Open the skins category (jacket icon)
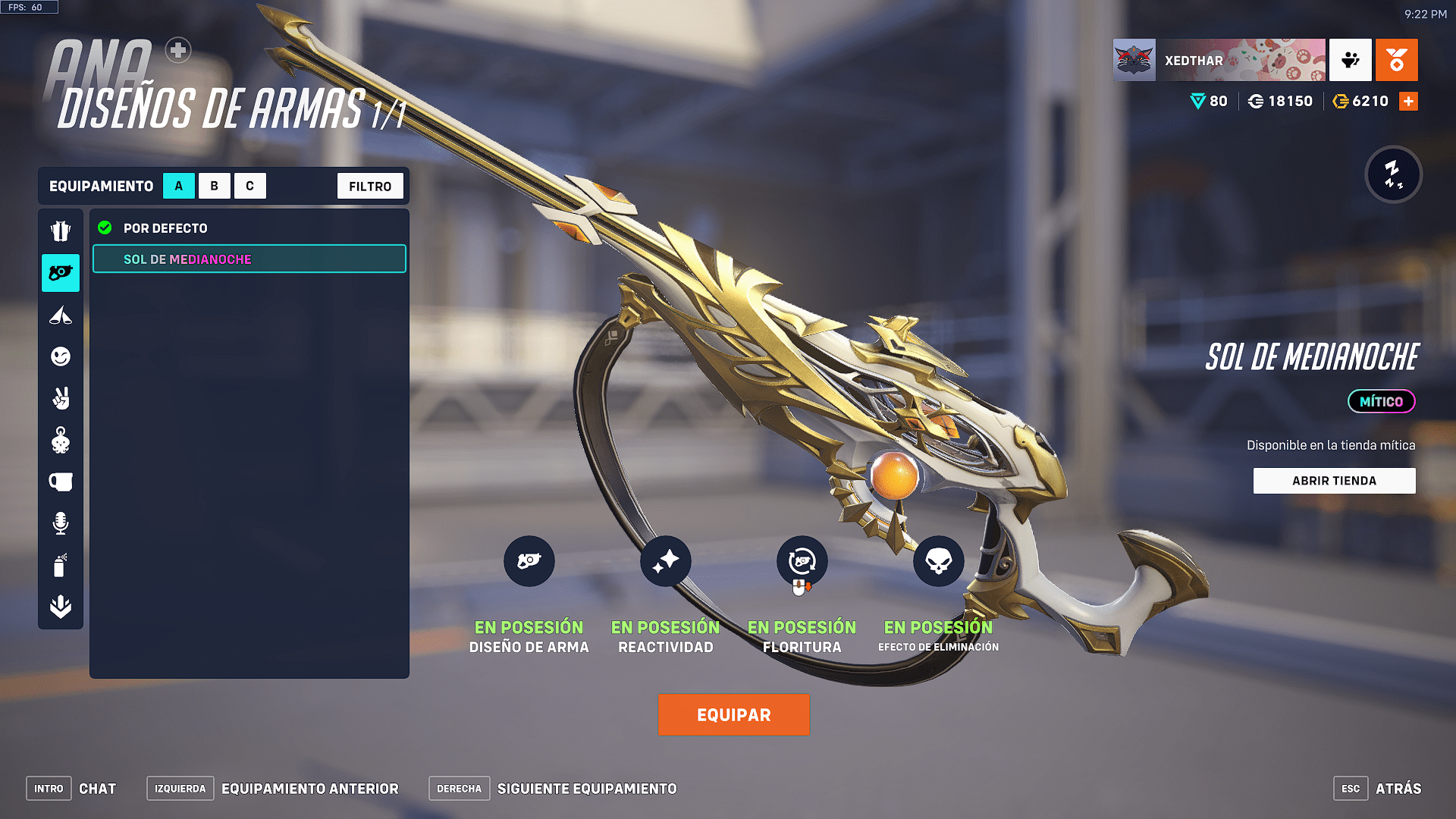 (61, 231)
